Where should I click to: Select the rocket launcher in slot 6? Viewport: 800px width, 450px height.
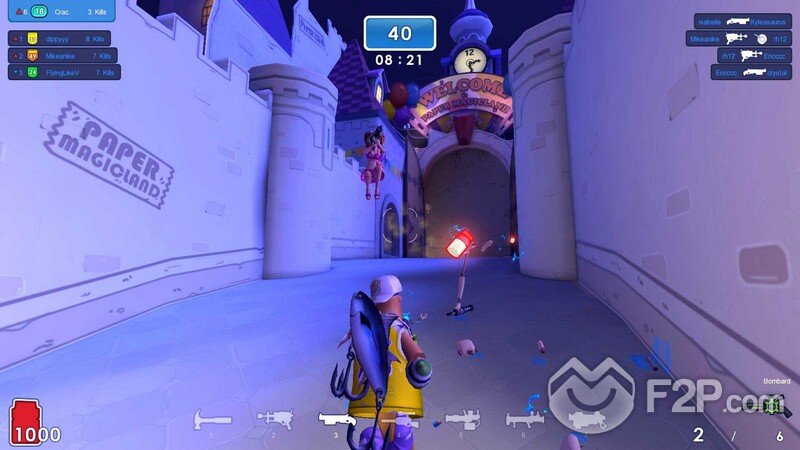pyautogui.click(x=524, y=420)
